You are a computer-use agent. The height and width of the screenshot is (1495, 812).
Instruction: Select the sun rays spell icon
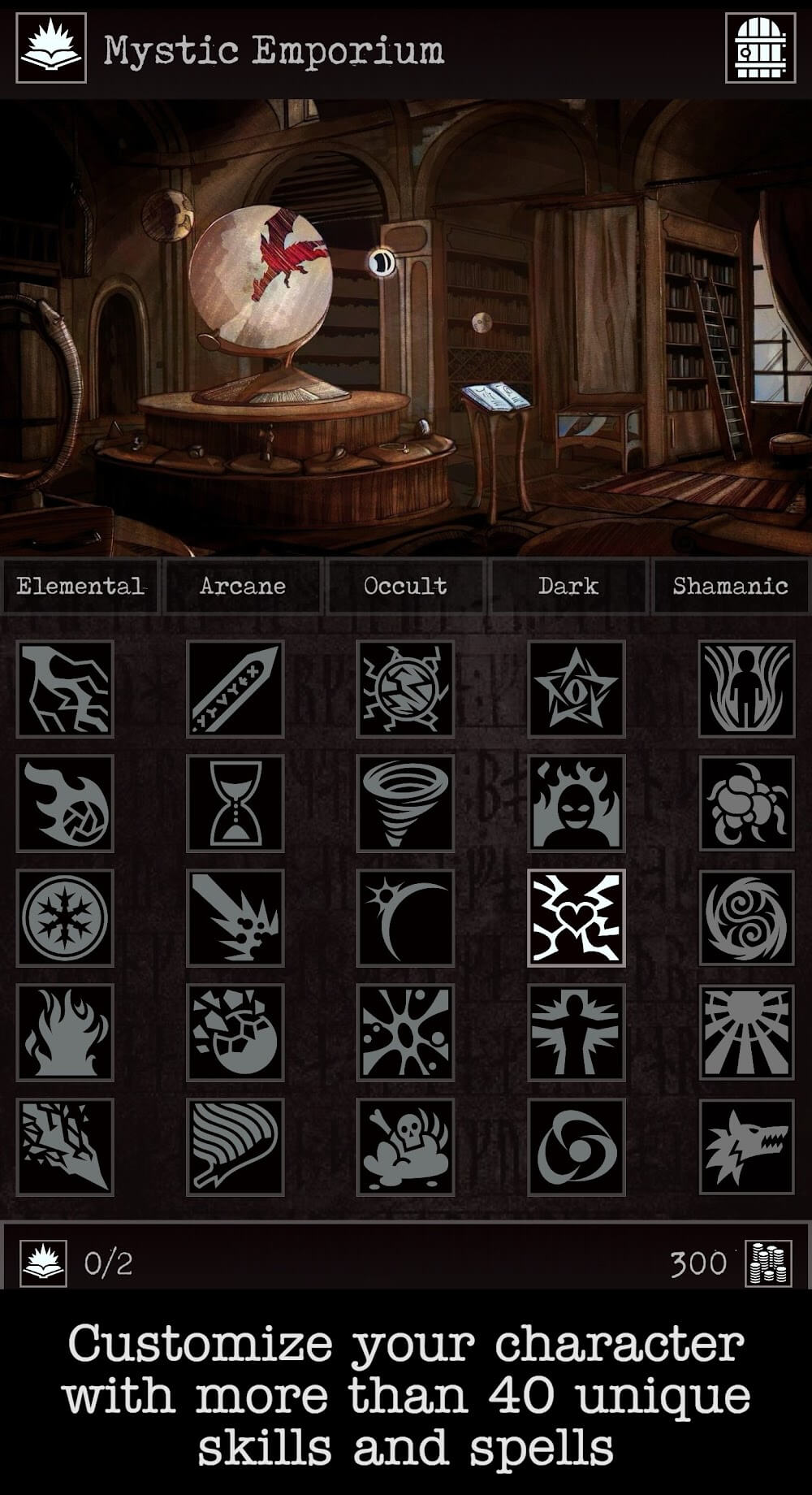point(746,1032)
